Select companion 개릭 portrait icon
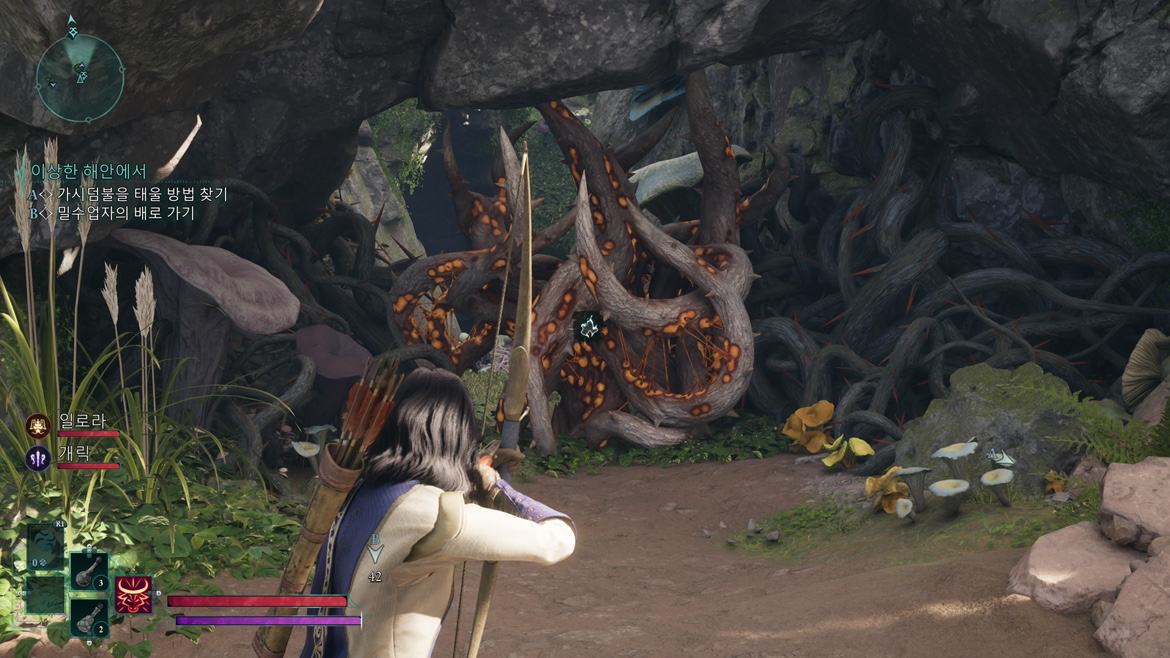Viewport: 1170px width, 658px height. (x=38, y=459)
